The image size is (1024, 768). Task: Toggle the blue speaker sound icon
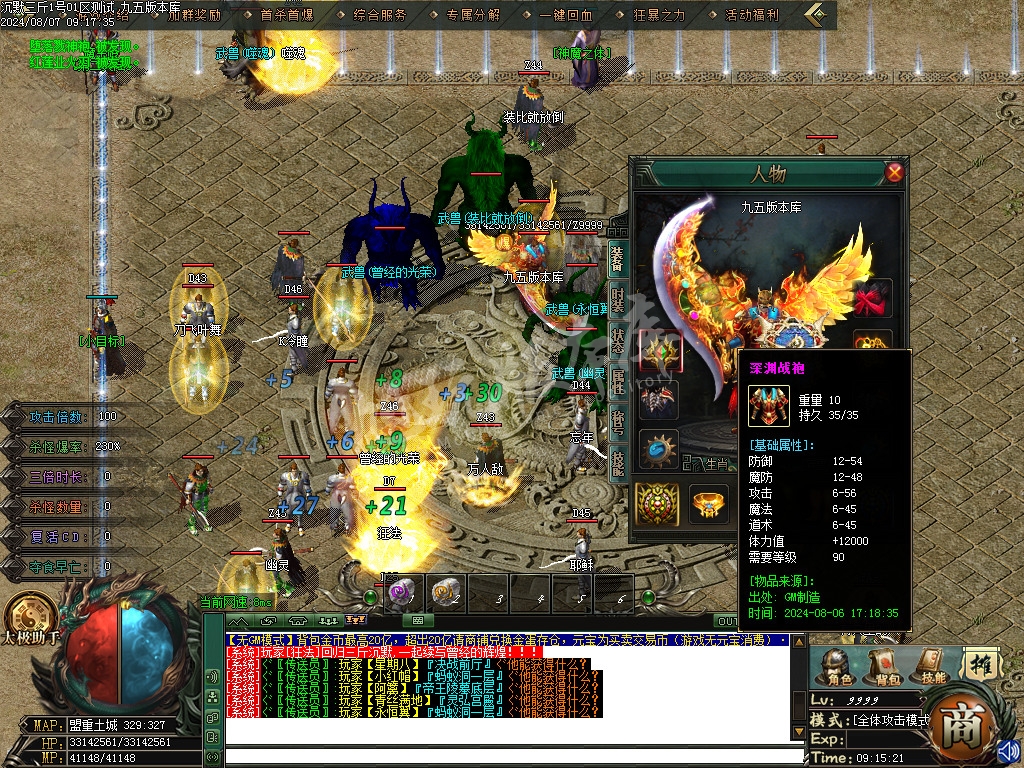[1007, 749]
